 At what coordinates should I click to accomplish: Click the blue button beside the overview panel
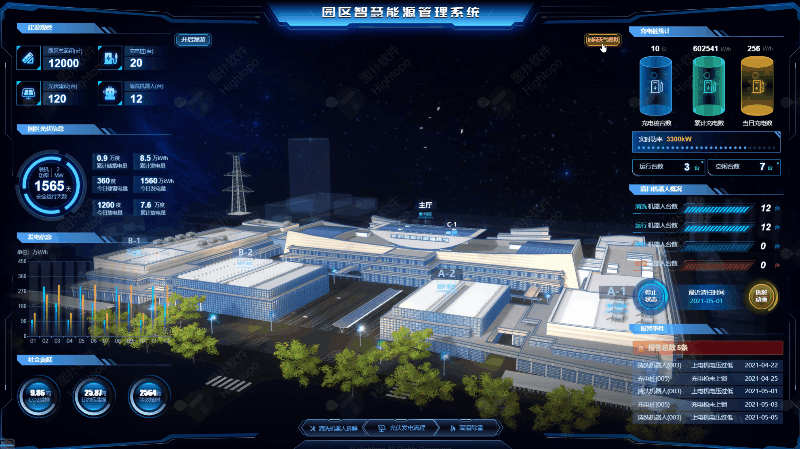coord(192,40)
